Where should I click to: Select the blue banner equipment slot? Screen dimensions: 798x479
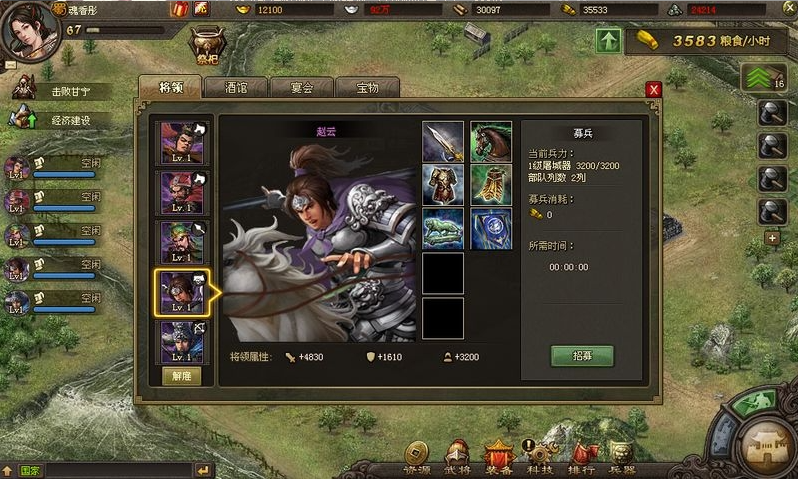(491, 229)
